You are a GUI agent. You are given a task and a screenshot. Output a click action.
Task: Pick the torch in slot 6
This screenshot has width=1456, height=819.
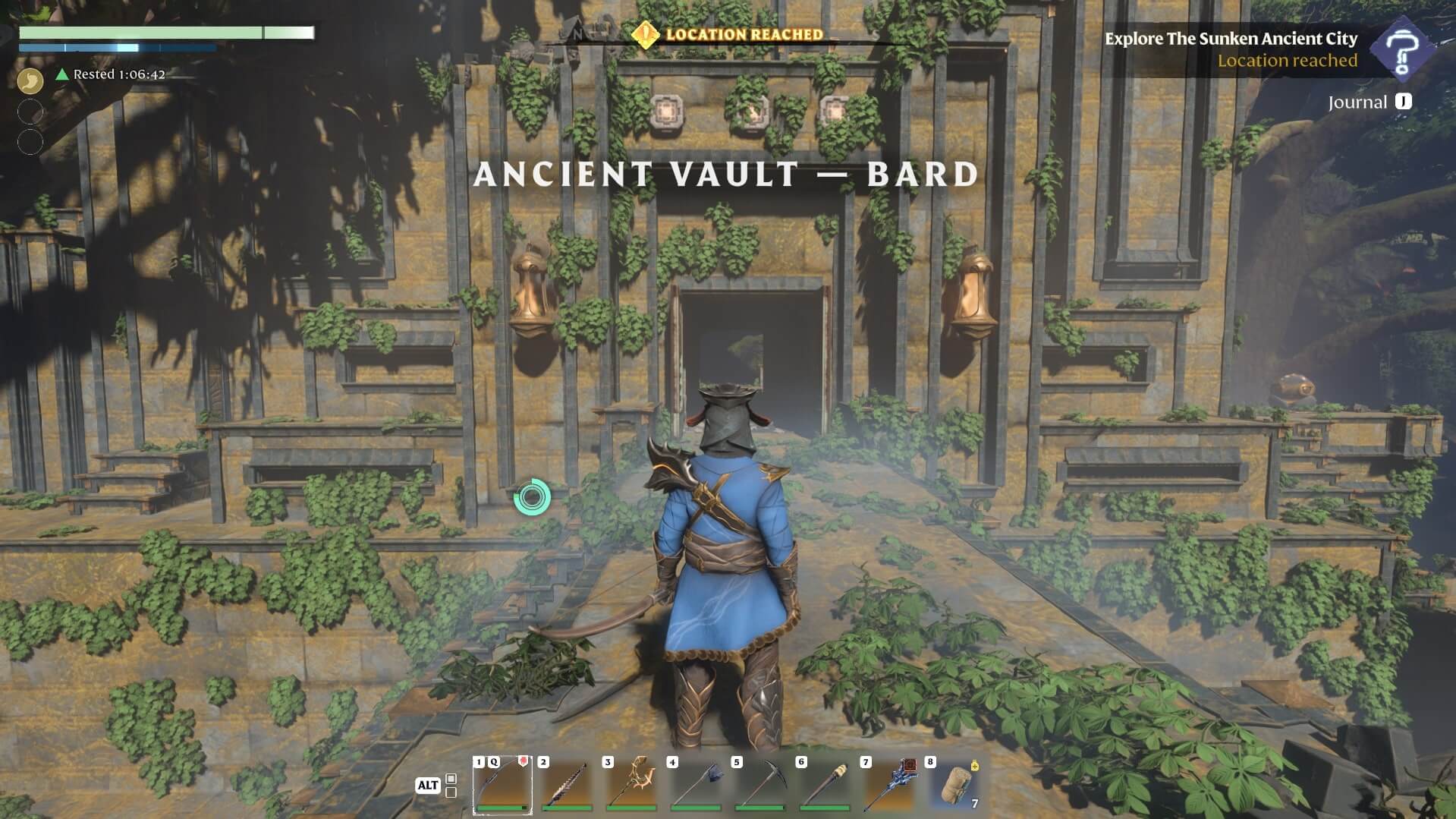pyautogui.click(x=825, y=785)
